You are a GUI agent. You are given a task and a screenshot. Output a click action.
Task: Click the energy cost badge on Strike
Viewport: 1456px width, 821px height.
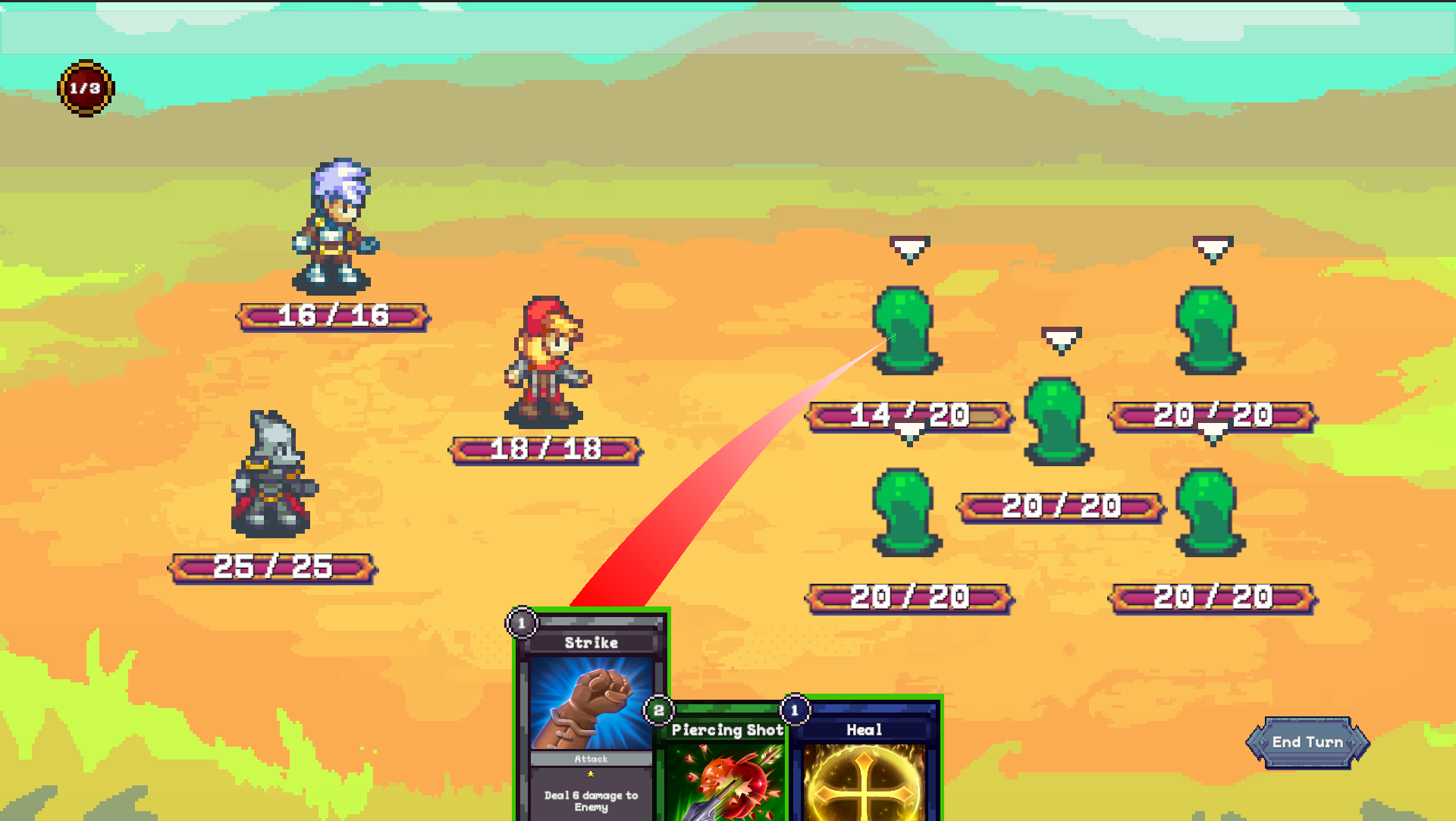click(x=522, y=623)
